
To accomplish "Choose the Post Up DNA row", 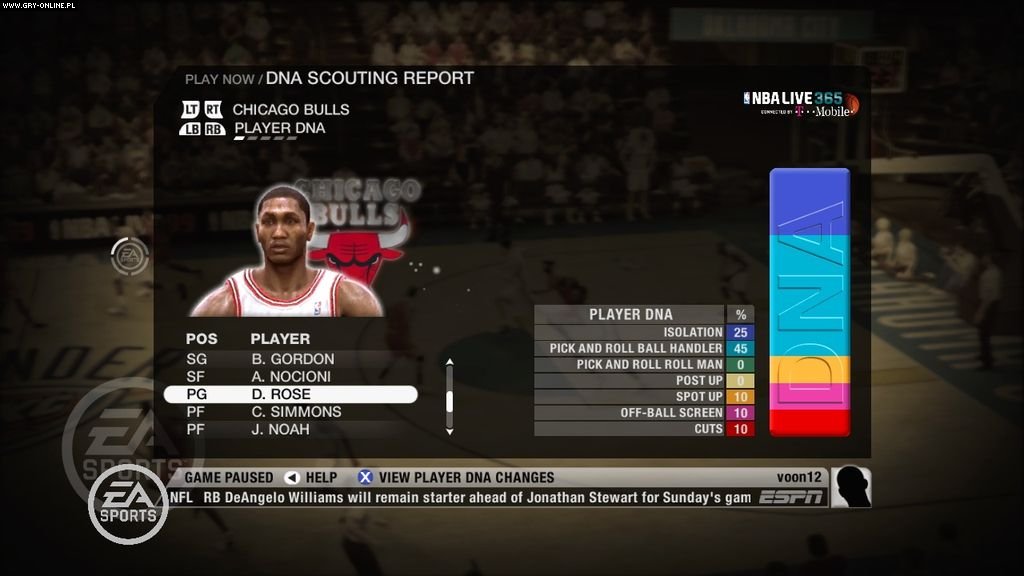I will click(x=643, y=380).
